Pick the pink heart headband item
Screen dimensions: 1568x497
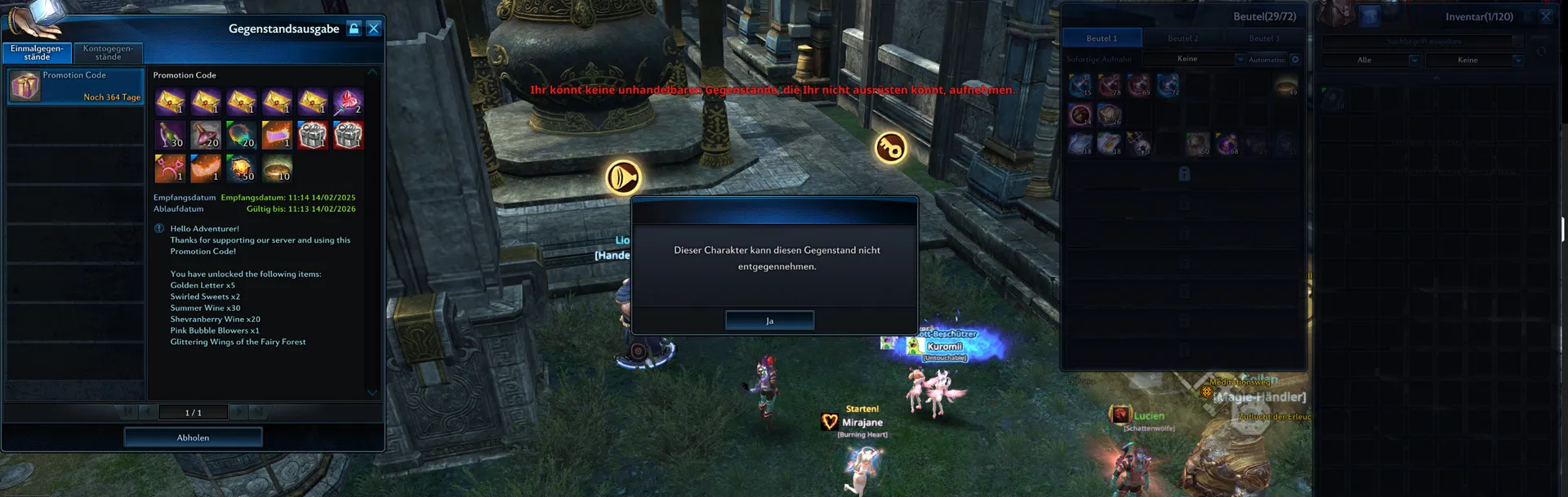170,168
